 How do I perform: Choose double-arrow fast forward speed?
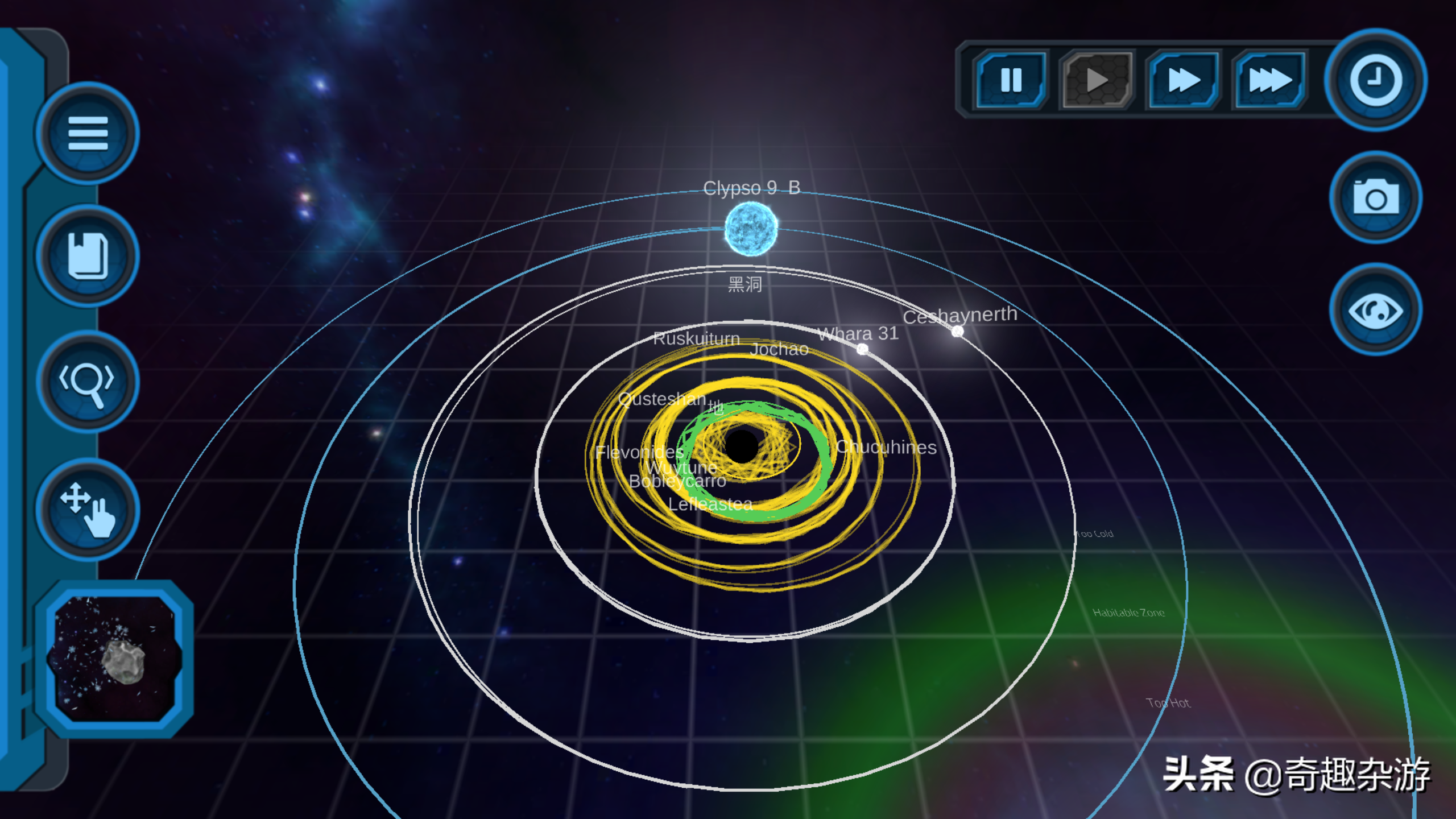pos(1183,80)
